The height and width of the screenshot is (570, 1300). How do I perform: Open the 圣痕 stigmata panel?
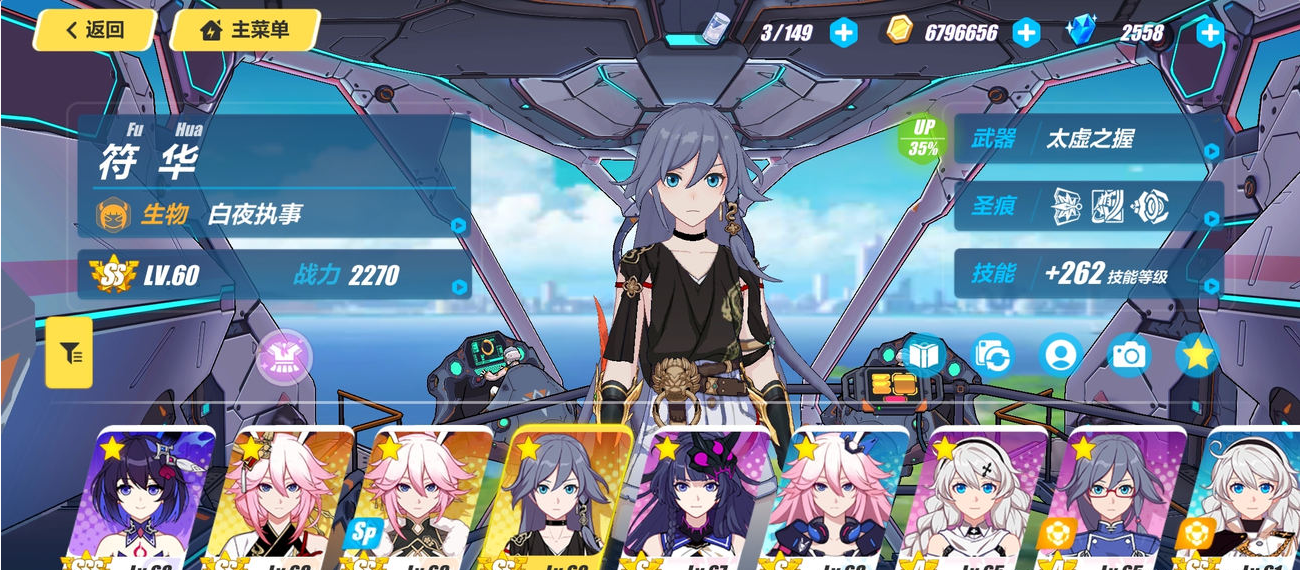pos(1088,207)
